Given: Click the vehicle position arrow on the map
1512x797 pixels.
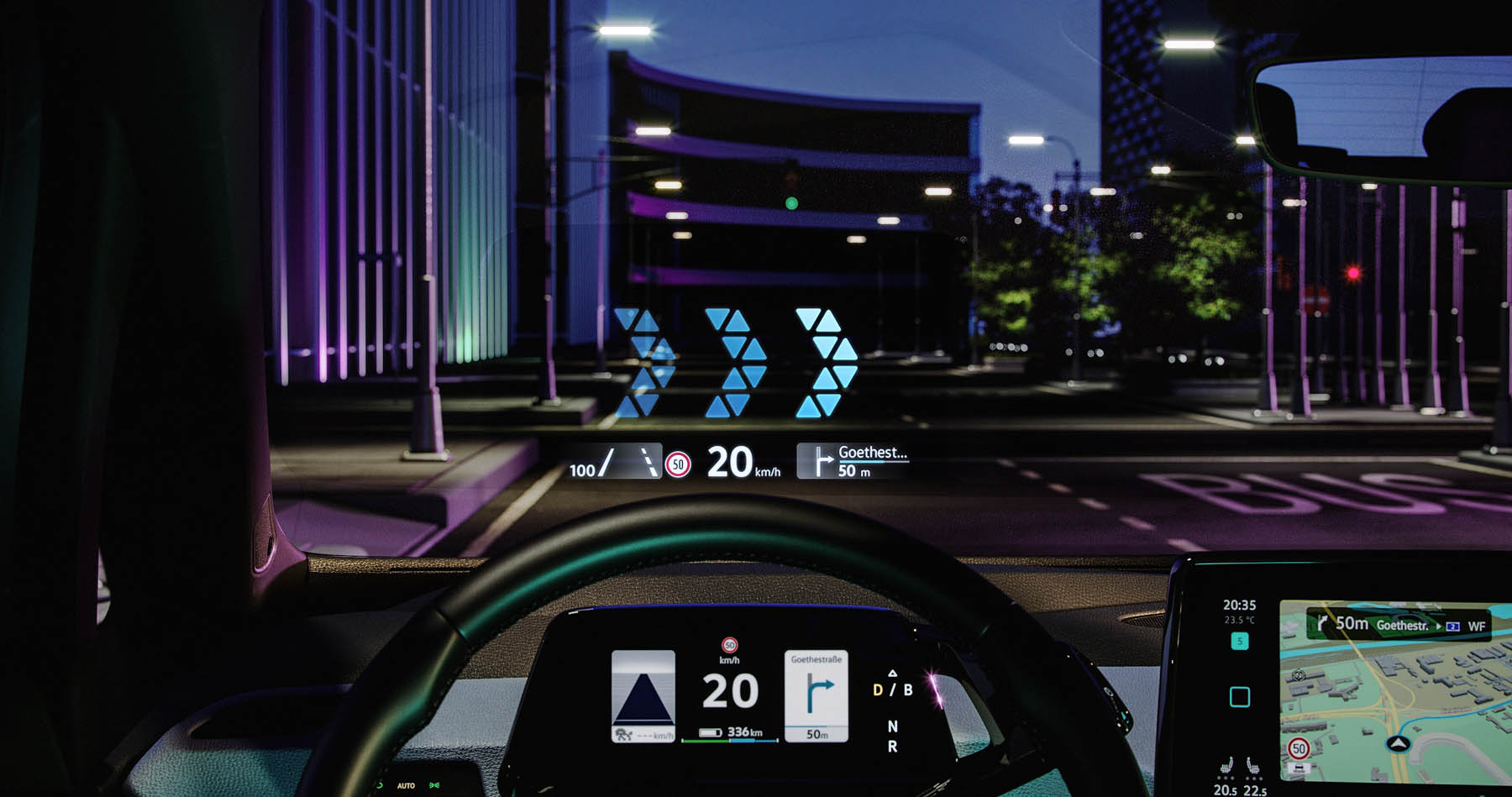Looking at the screenshot, I should [1398, 743].
